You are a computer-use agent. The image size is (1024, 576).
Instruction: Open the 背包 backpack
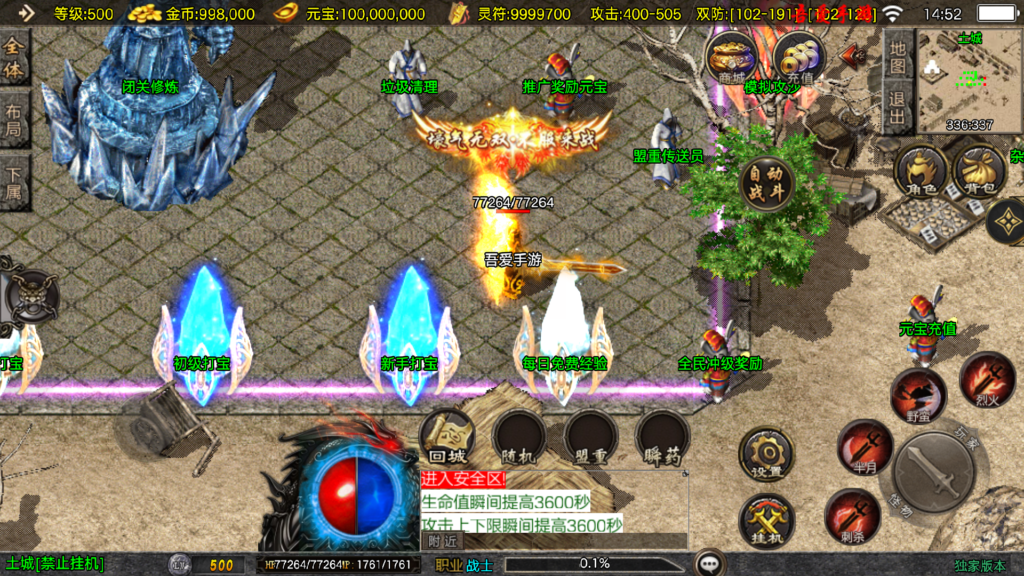978,172
